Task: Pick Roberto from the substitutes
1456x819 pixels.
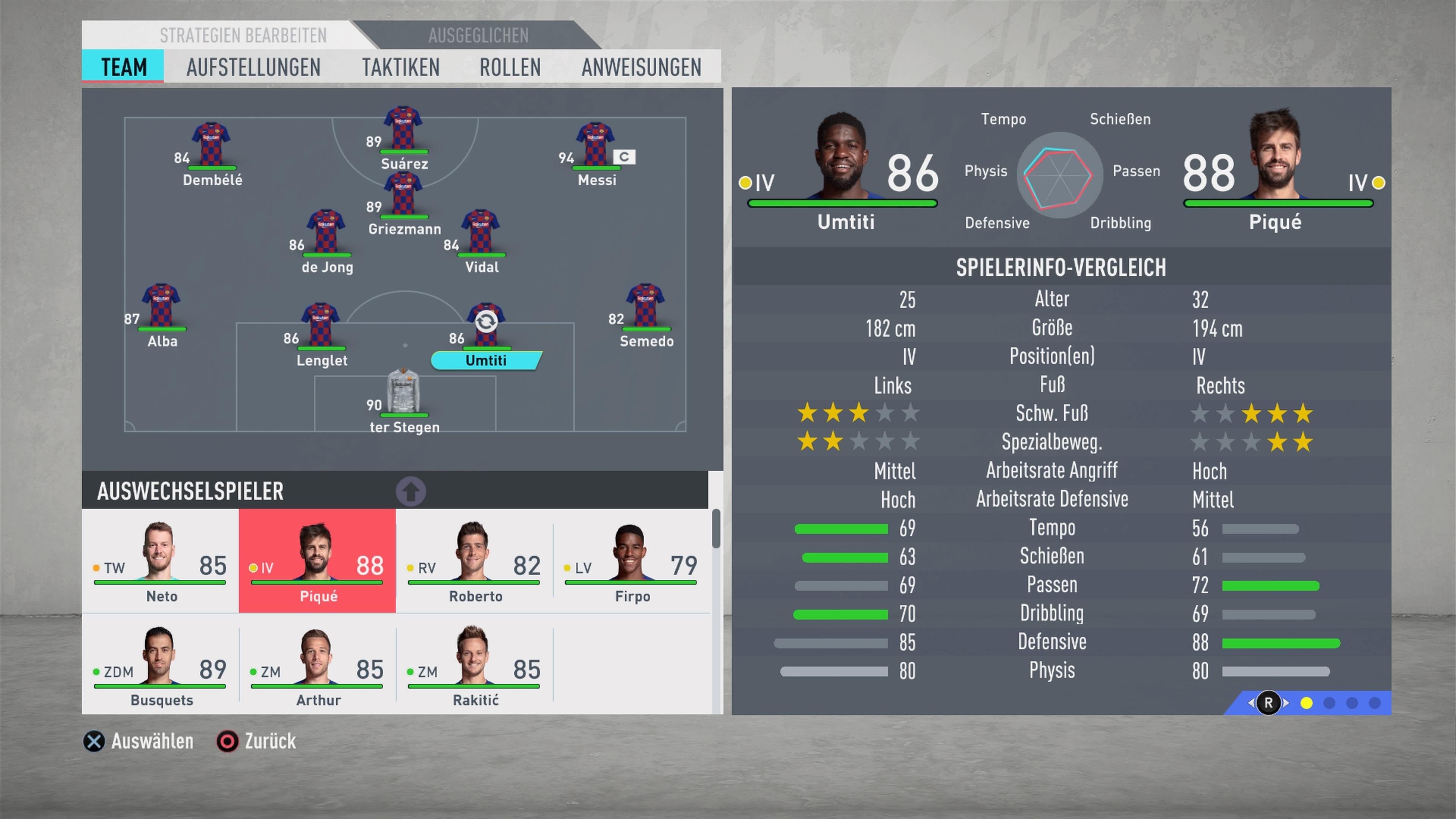Action: tap(474, 561)
